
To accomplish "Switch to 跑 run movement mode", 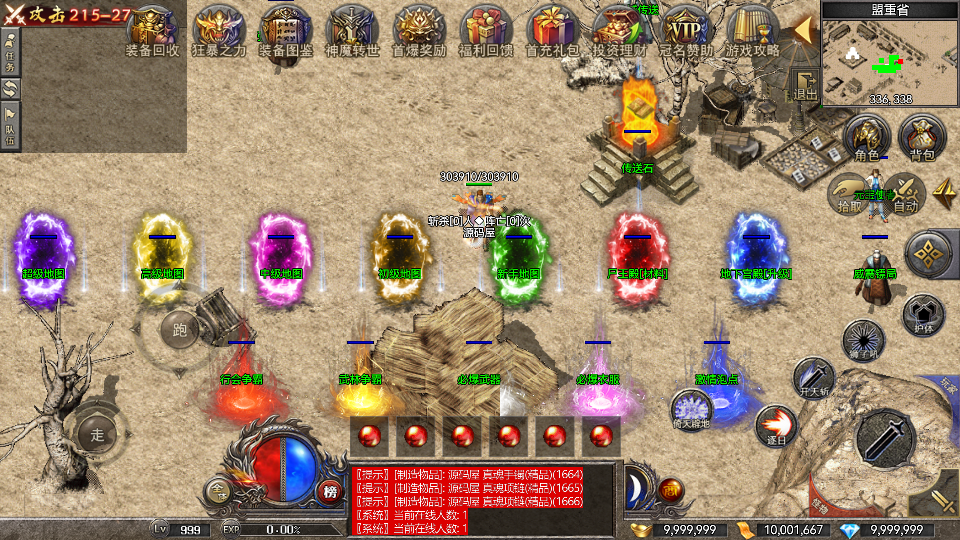I will click(x=180, y=328).
